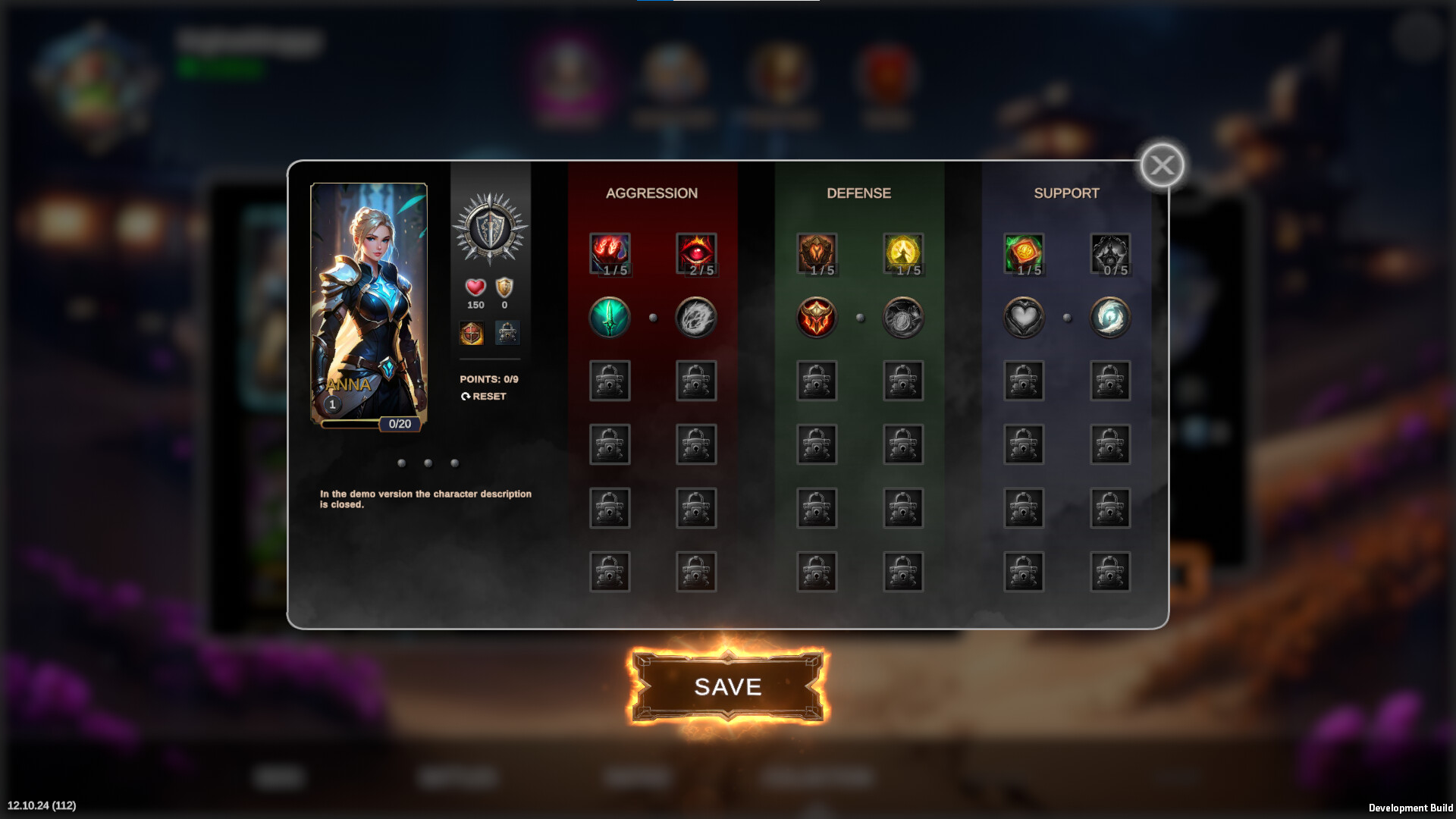1456x819 pixels.
Task: Select the red bull emblem in Defense
Action: tap(816, 318)
